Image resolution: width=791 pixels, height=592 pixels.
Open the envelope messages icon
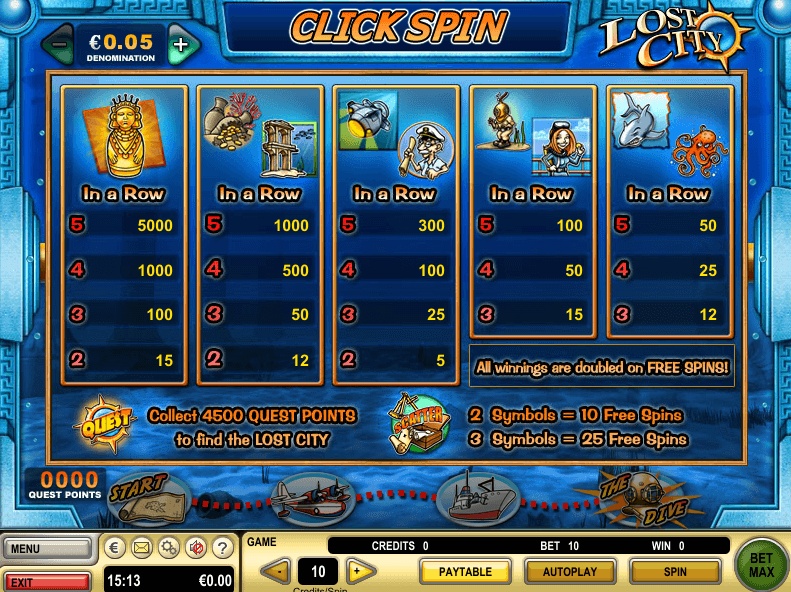coord(142,547)
